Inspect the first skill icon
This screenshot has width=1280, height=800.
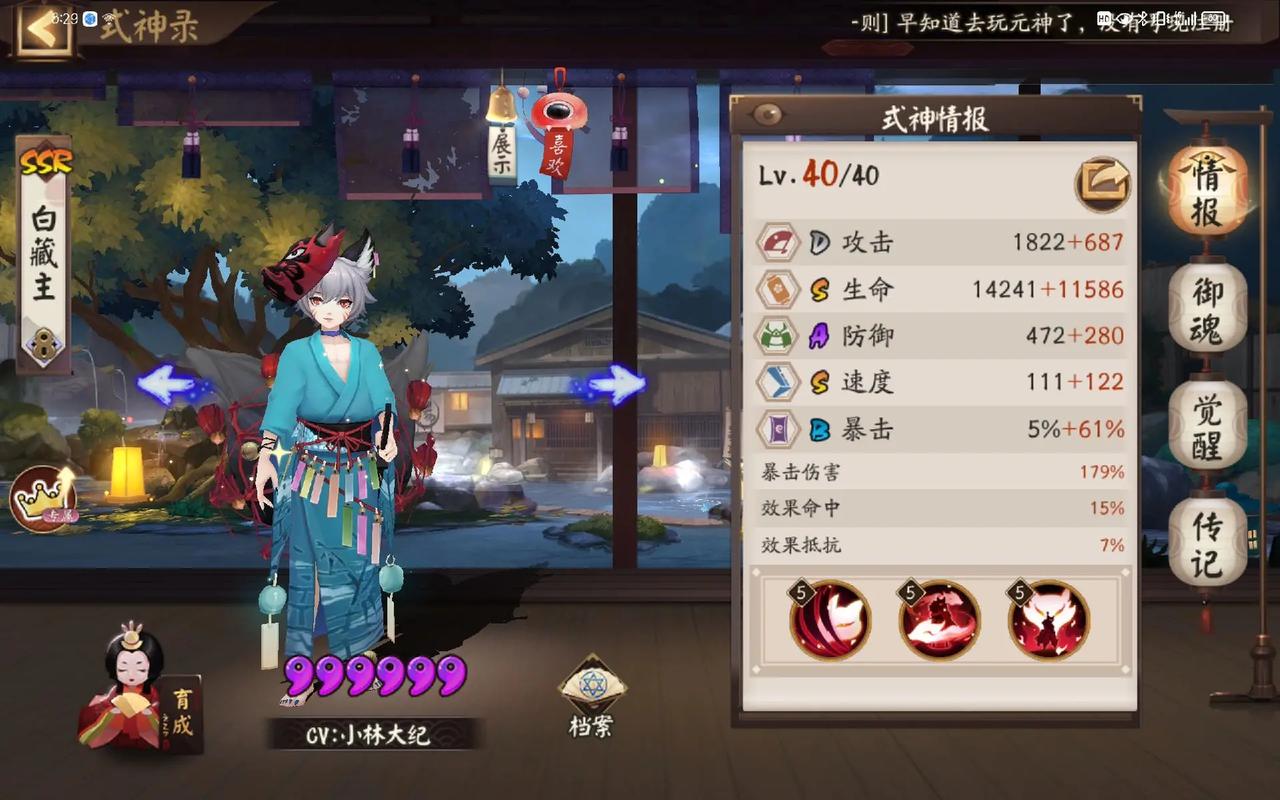830,620
